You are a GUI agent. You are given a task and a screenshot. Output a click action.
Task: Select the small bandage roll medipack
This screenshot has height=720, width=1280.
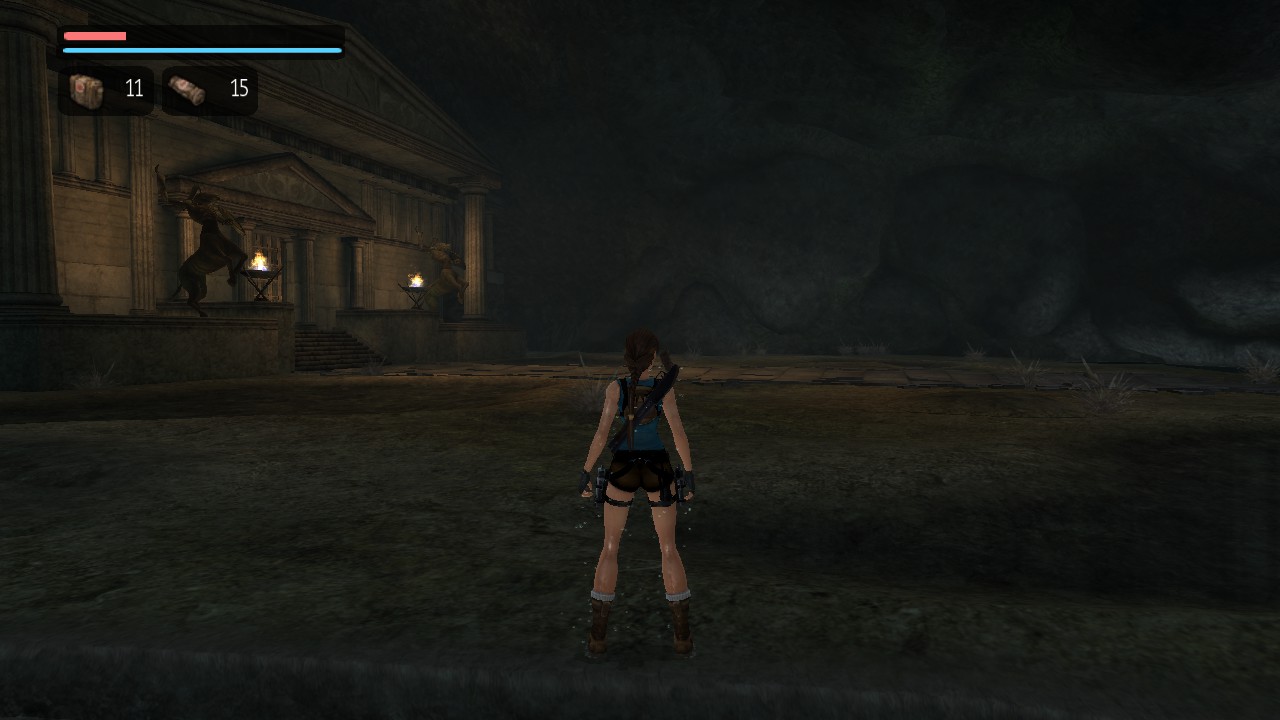[x=187, y=90]
